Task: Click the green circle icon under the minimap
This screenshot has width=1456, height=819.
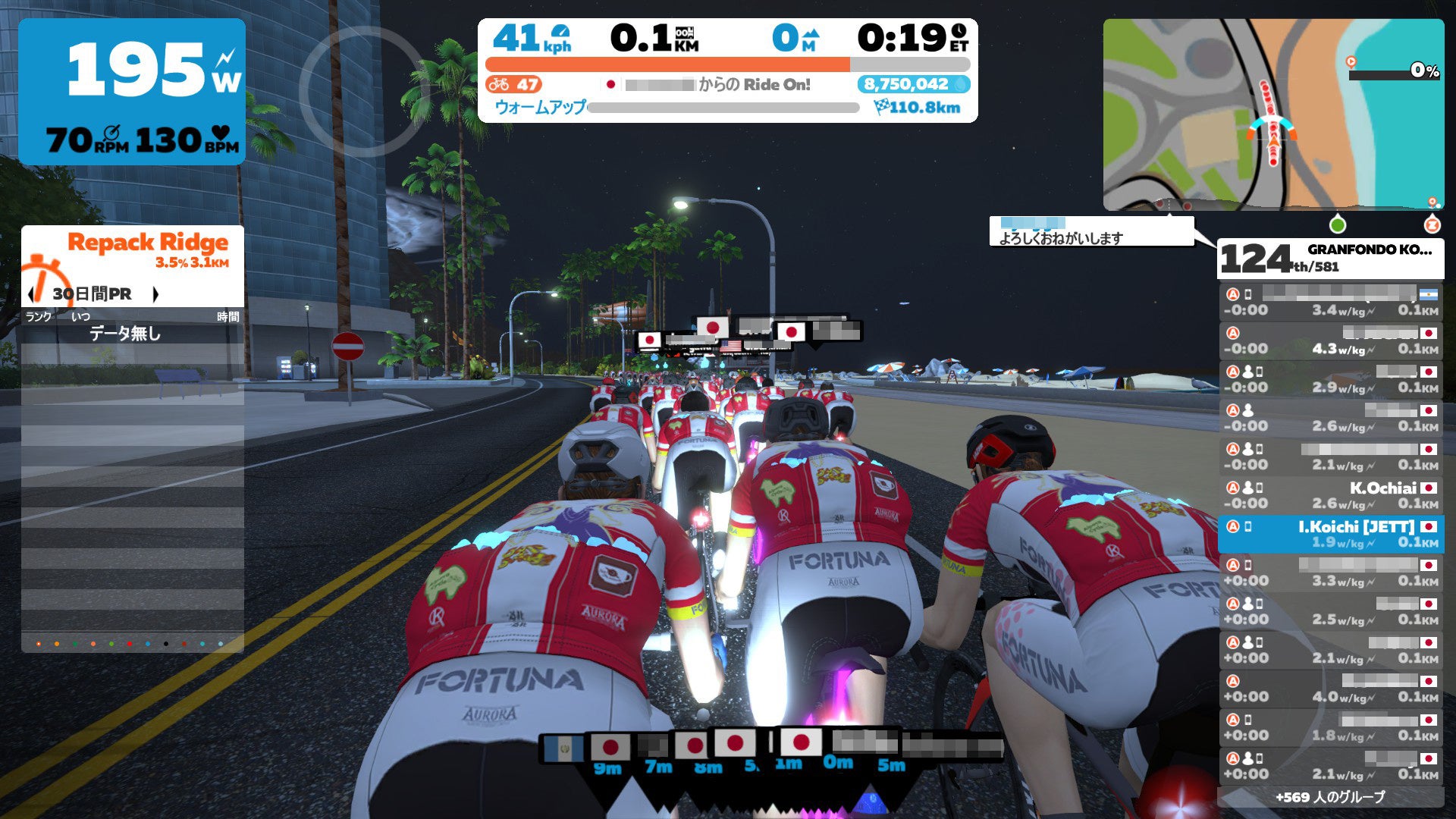Action: click(x=1338, y=224)
